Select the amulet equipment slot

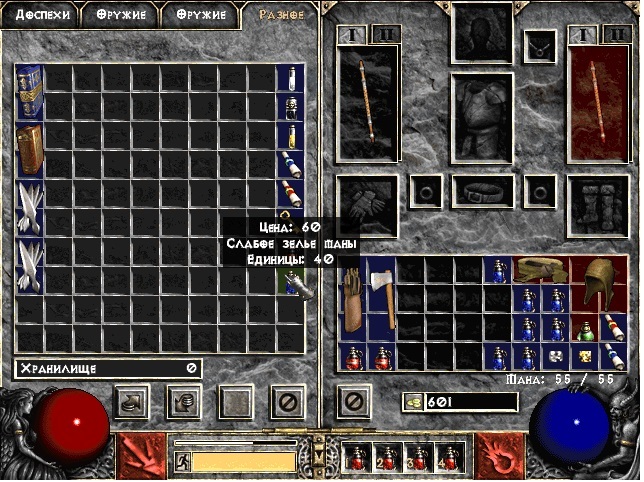pyautogui.click(x=541, y=43)
